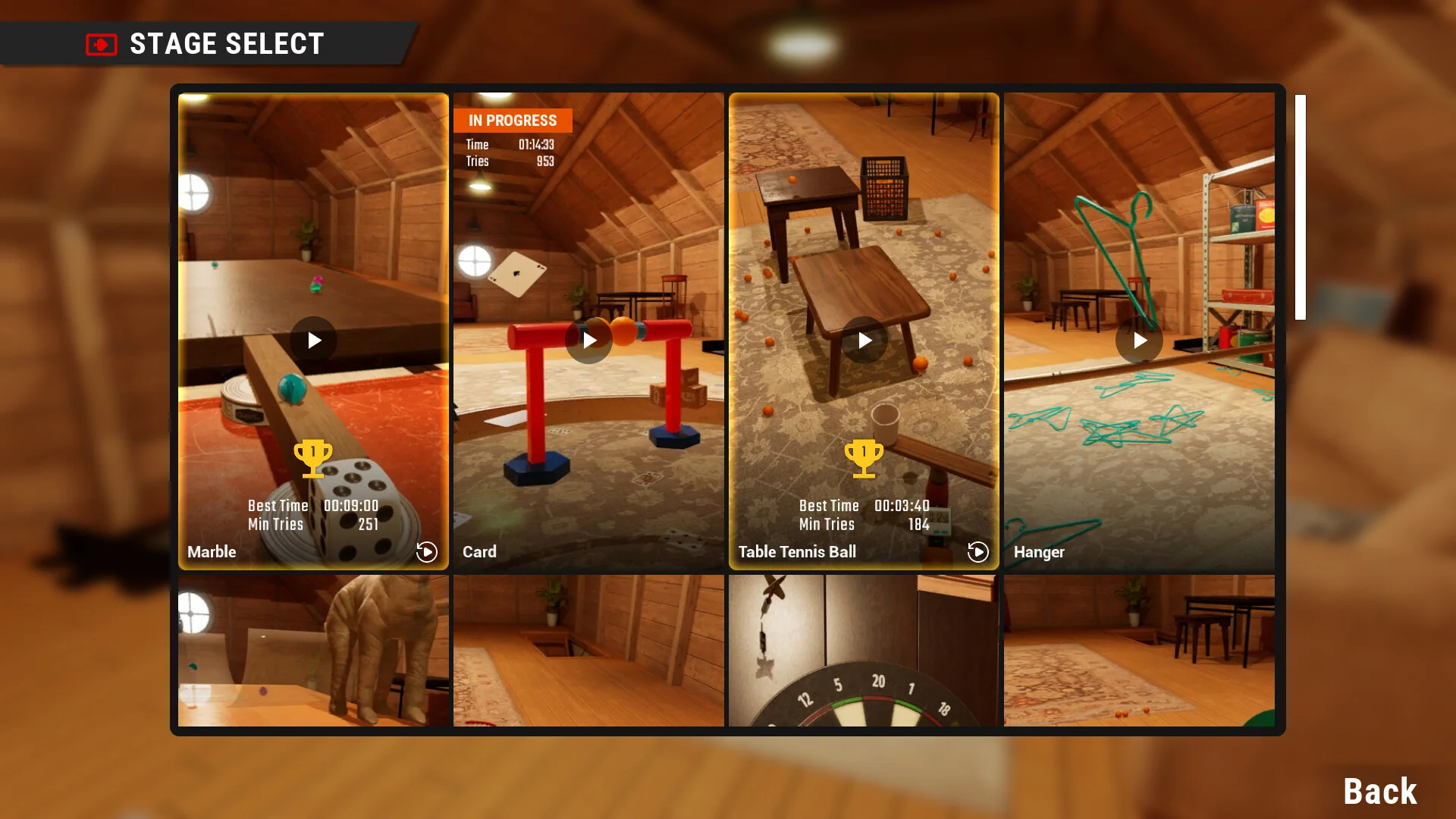Click the stage list scrollbar
The width and height of the screenshot is (1456, 819).
pos(1300,207)
